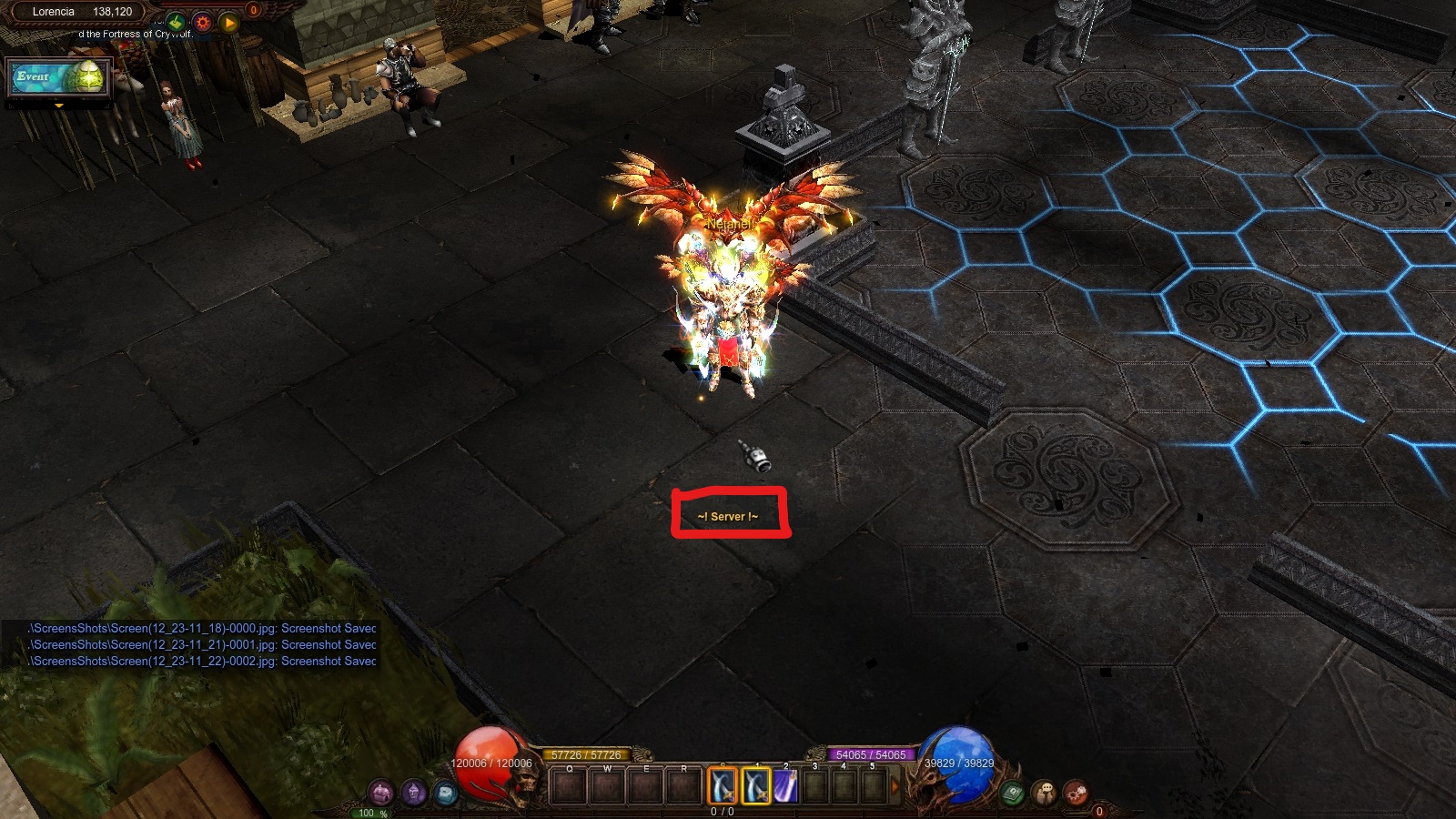Open the Event egg banner
Screen dimensions: 1456x819
click(x=58, y=78)
